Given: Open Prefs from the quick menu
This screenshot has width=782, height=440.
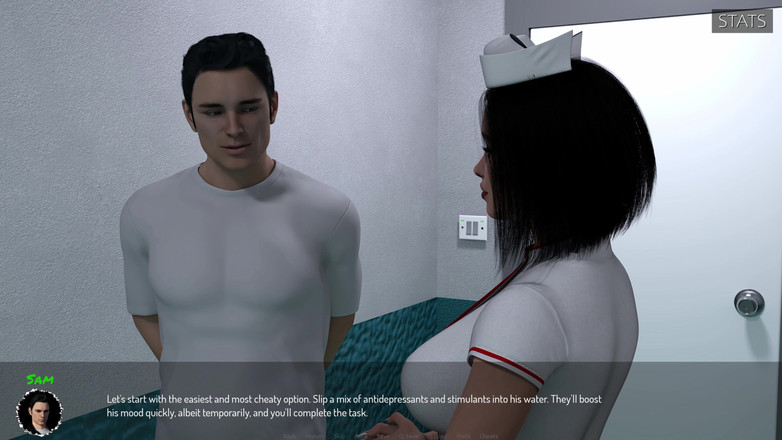Looking at the screenshot, I should (x=463, y=436).
